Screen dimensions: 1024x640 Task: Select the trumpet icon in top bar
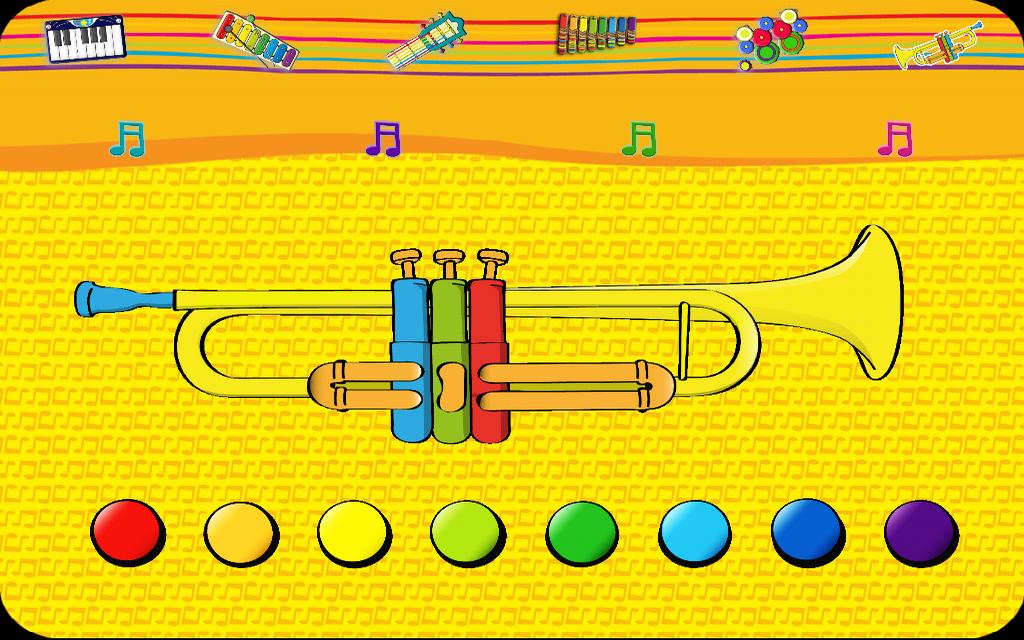937,44
